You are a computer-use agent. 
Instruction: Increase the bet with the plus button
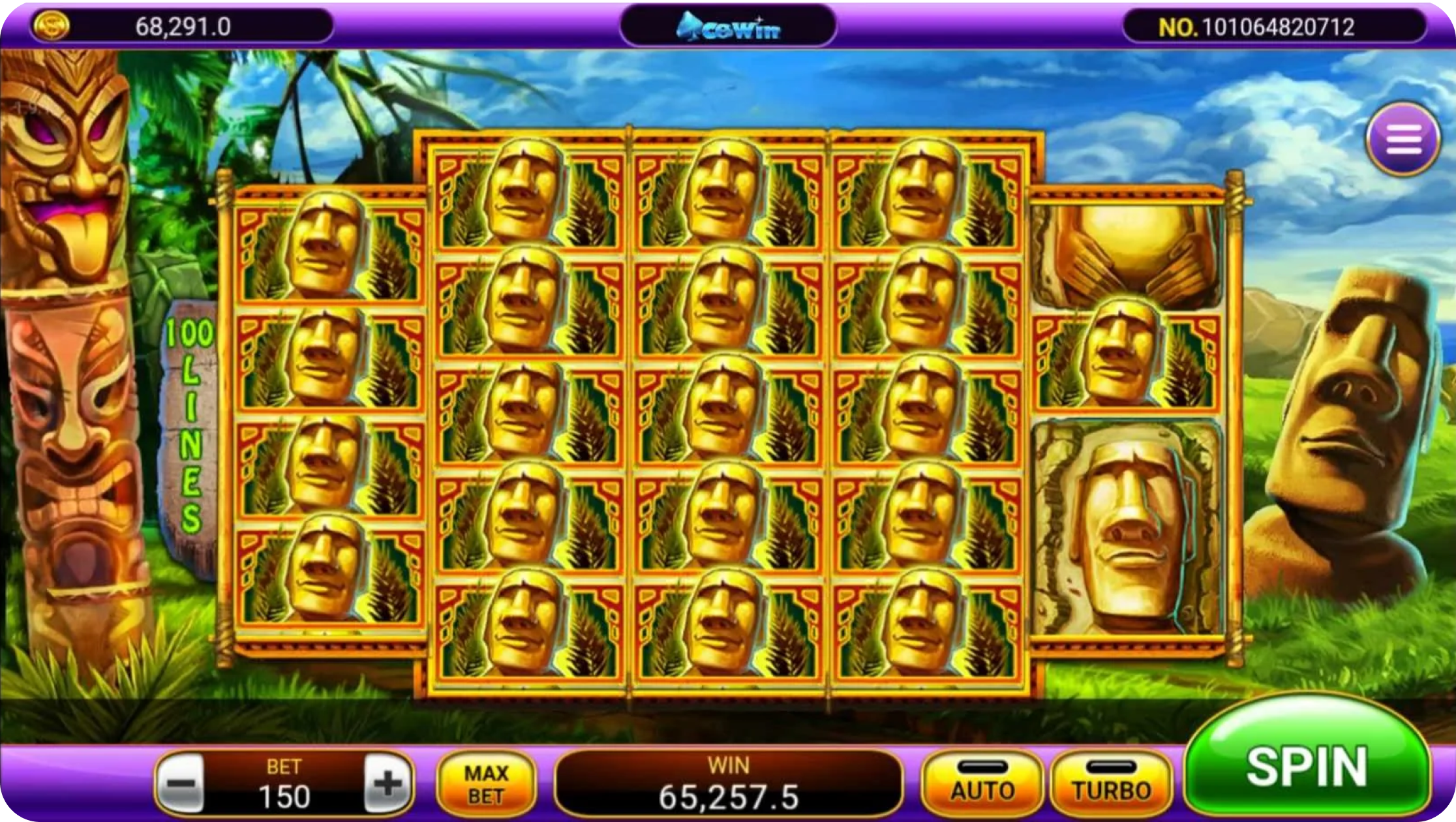[388, 784]
